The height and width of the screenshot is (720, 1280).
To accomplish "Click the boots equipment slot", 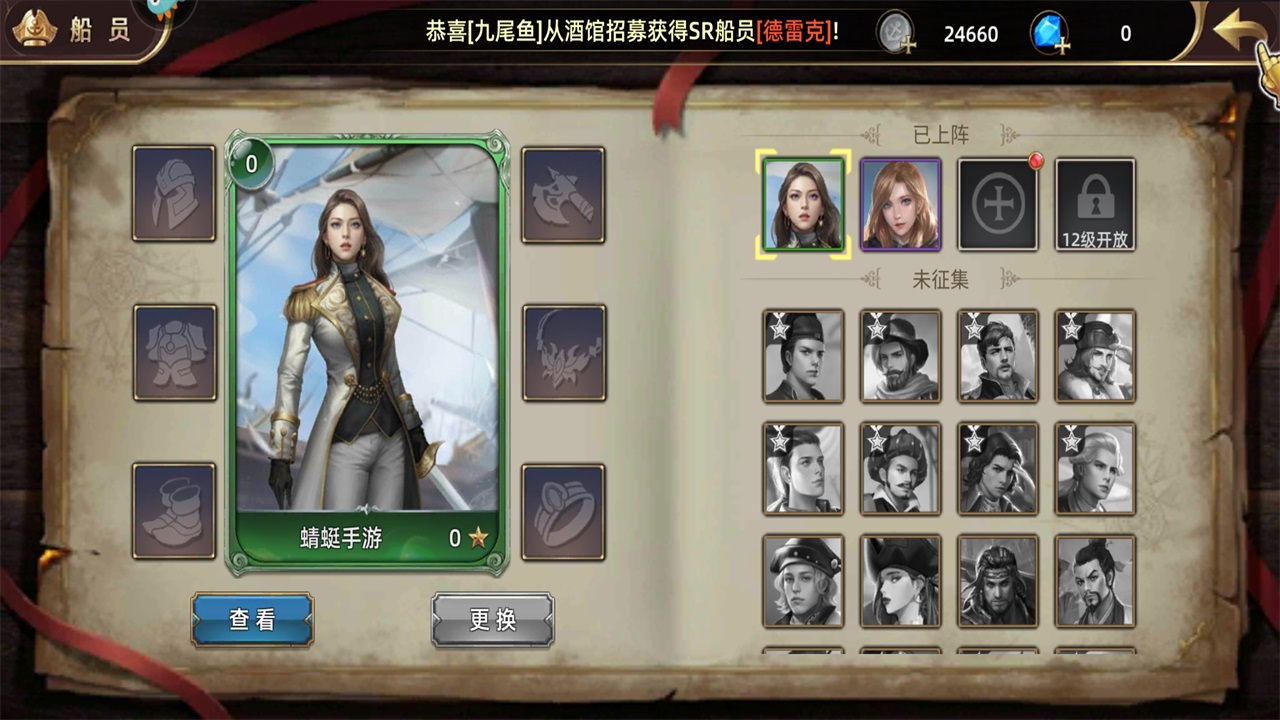I will 173,510.
